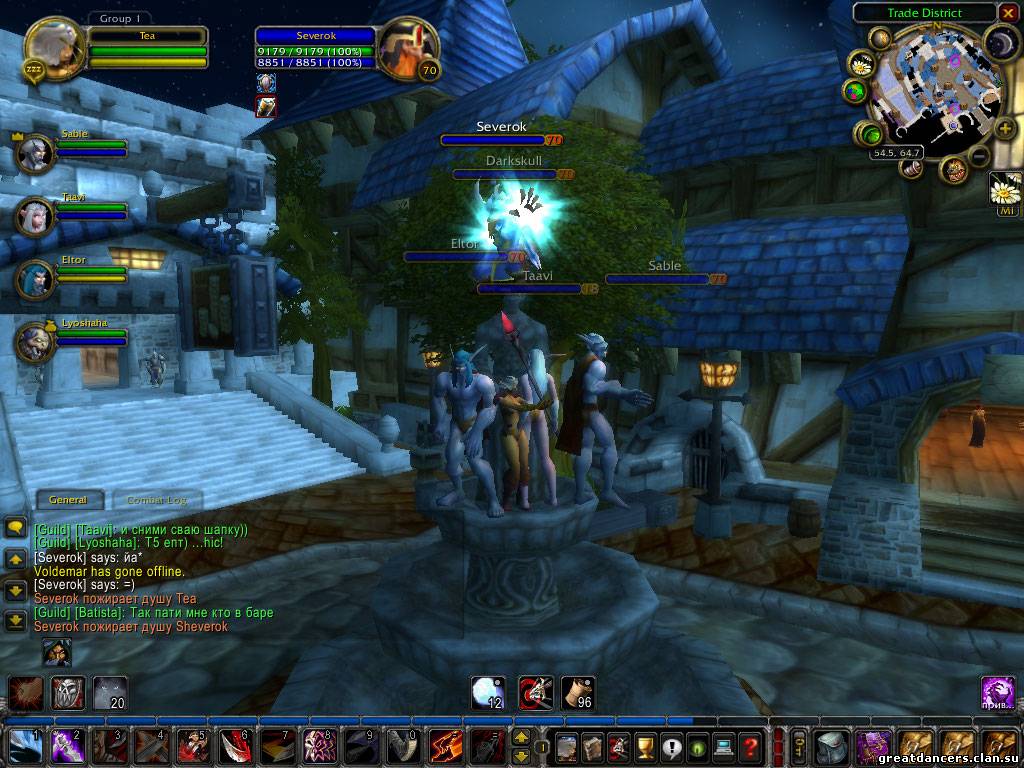This screenshot has width=1024, height=768.
Task: Select the General chat tab
Action: click(x=68, y=500)
